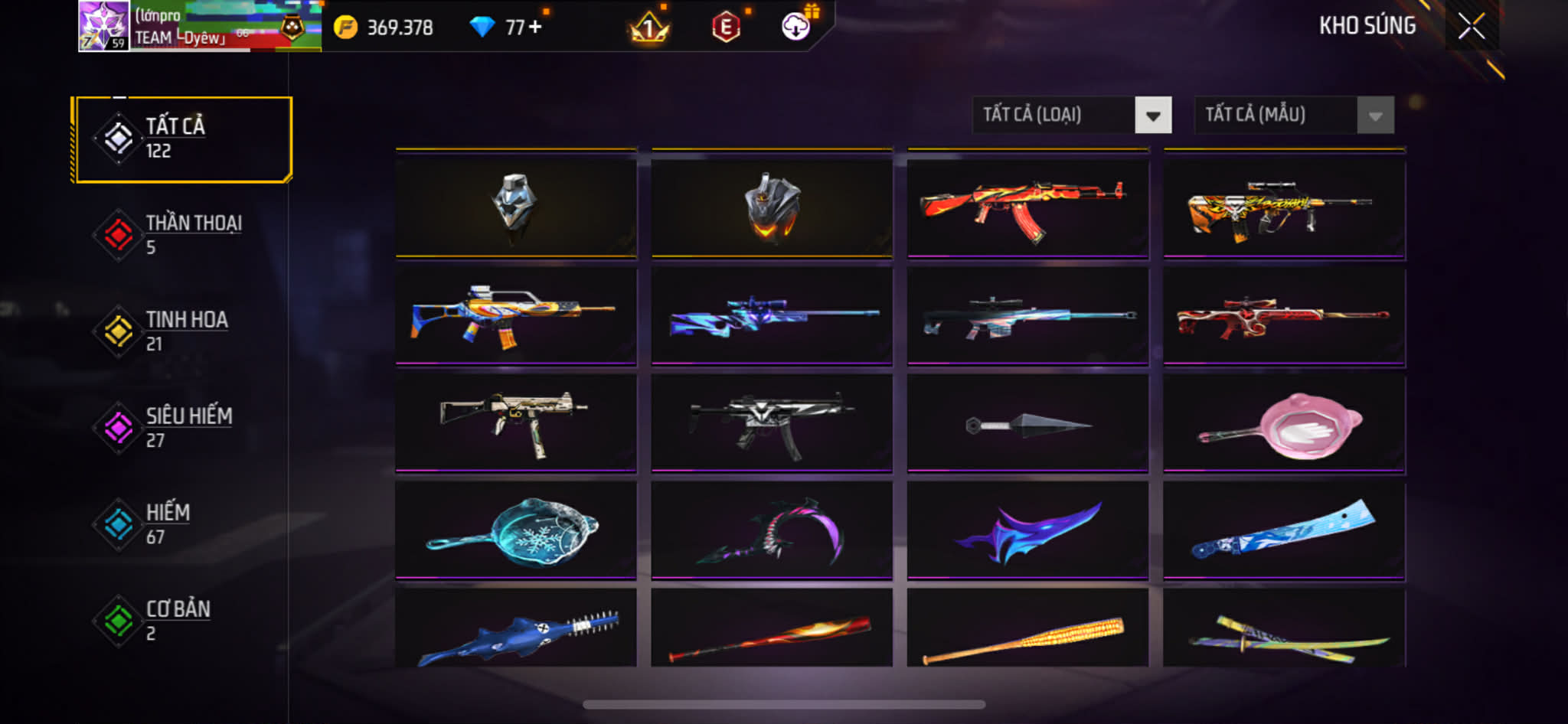Select the blue-purple sniper rifle skin
Screen dimensions: 1568x724
pos(772,315)
